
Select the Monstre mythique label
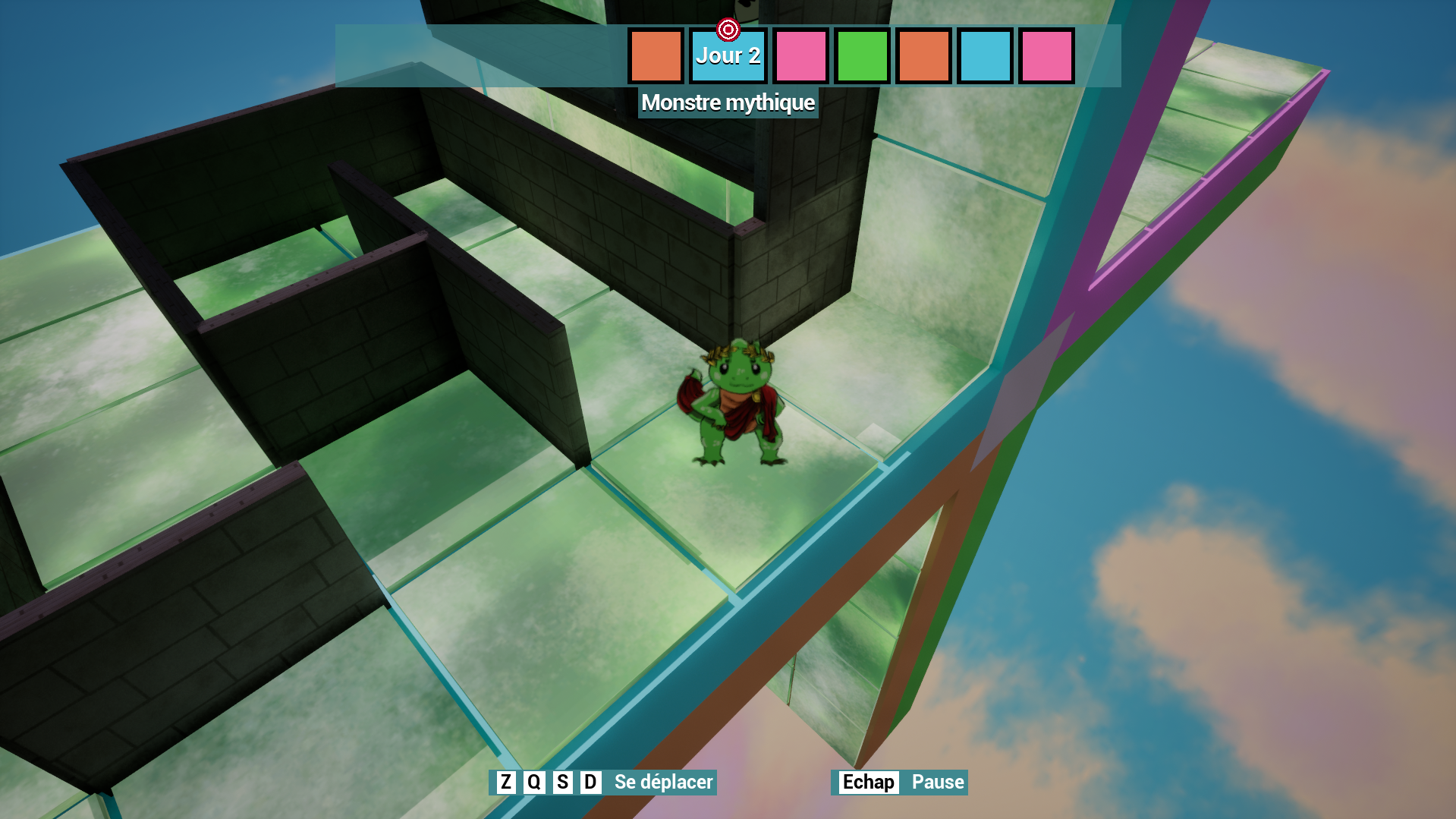(728, 102)
